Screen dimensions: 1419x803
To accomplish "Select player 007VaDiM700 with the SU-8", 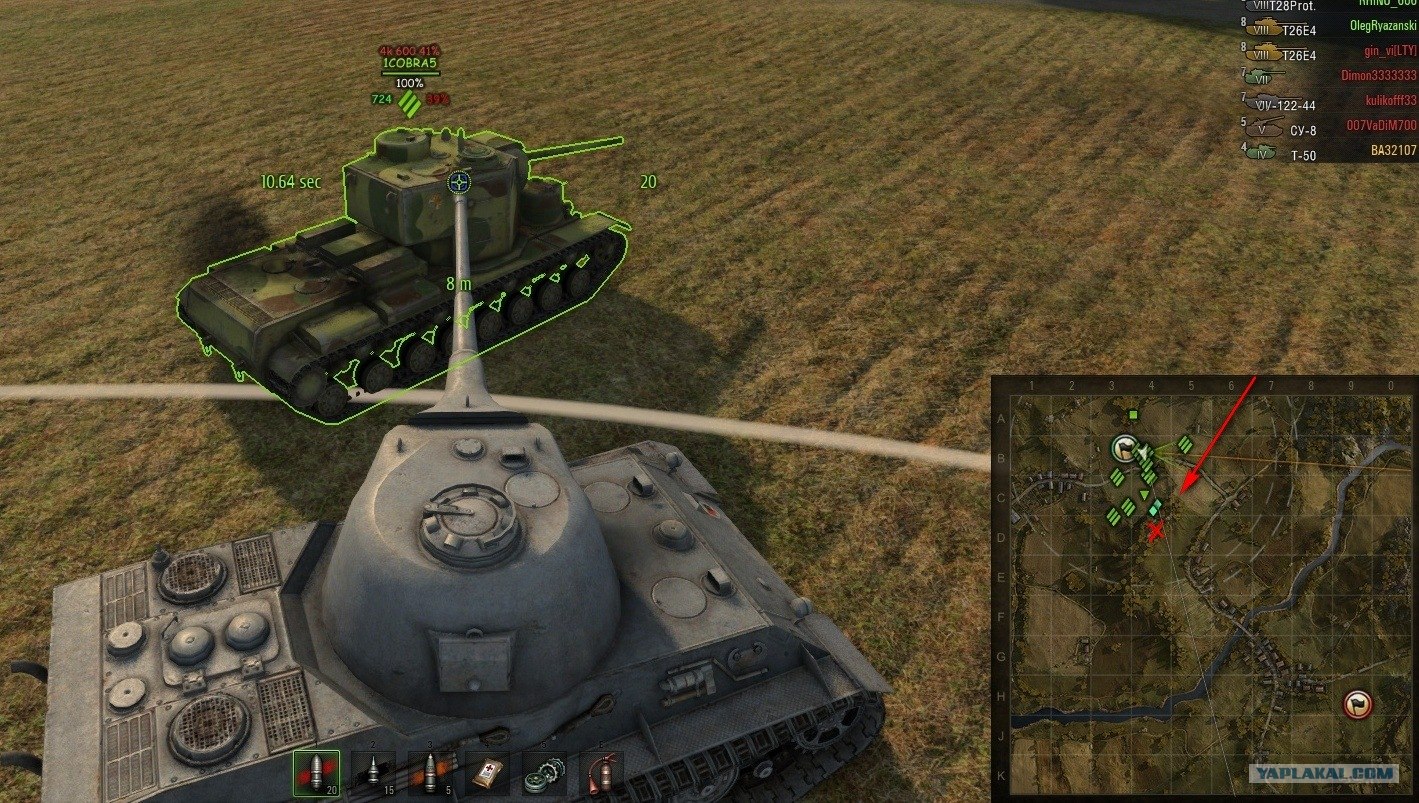I will tap(1381, 125).
